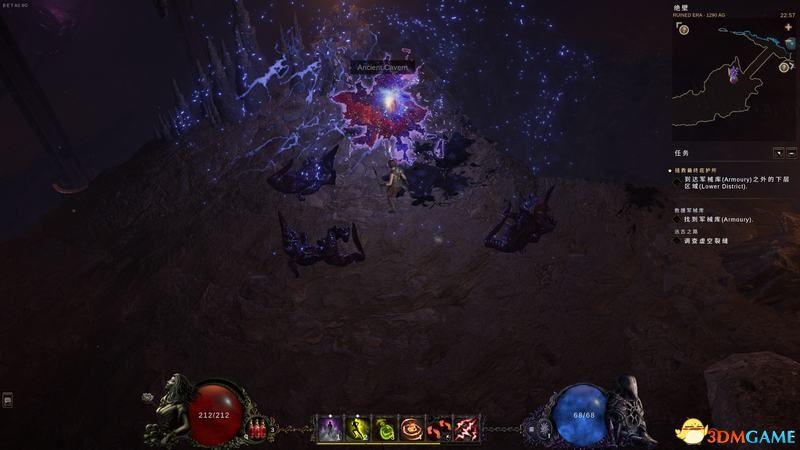The height and width of the screenshot is (450, 800).
Task: Collapse the quest tracker with minus button
Action: (x=791, y=153)
